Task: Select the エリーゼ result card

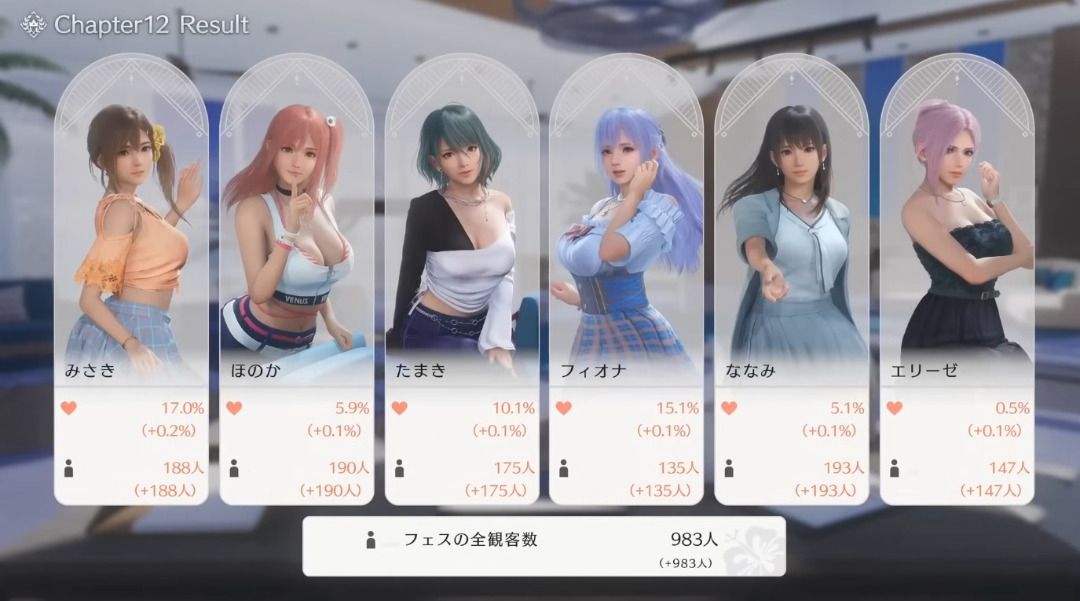Action: tap(957, 280)
